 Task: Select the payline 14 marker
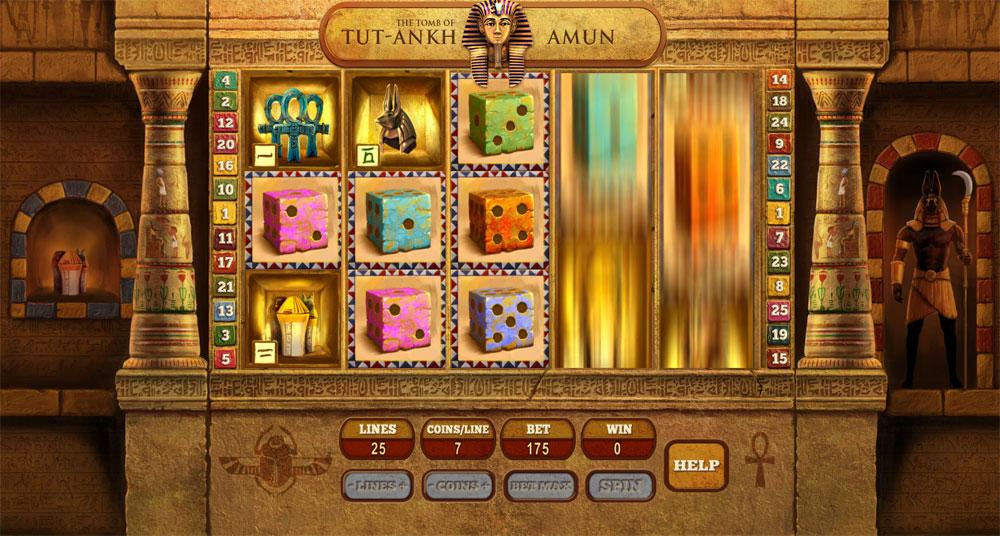tap(779, 80)
